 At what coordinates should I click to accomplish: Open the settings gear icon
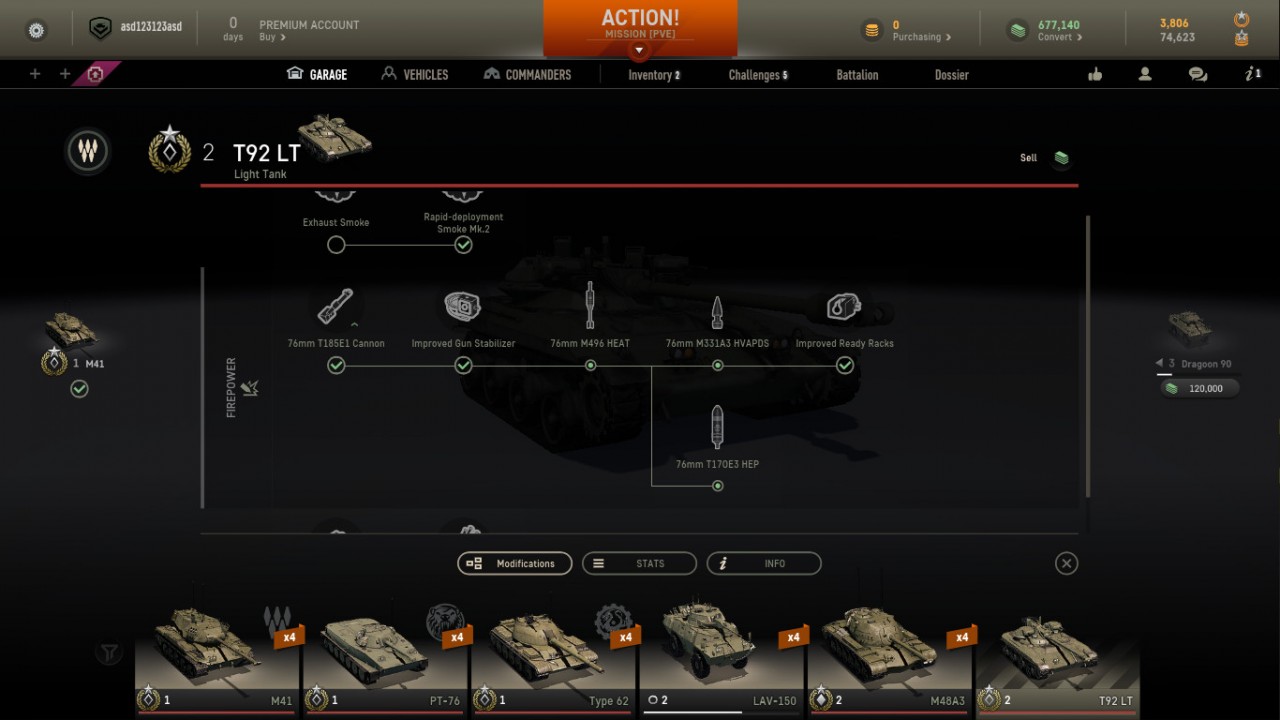36,30
